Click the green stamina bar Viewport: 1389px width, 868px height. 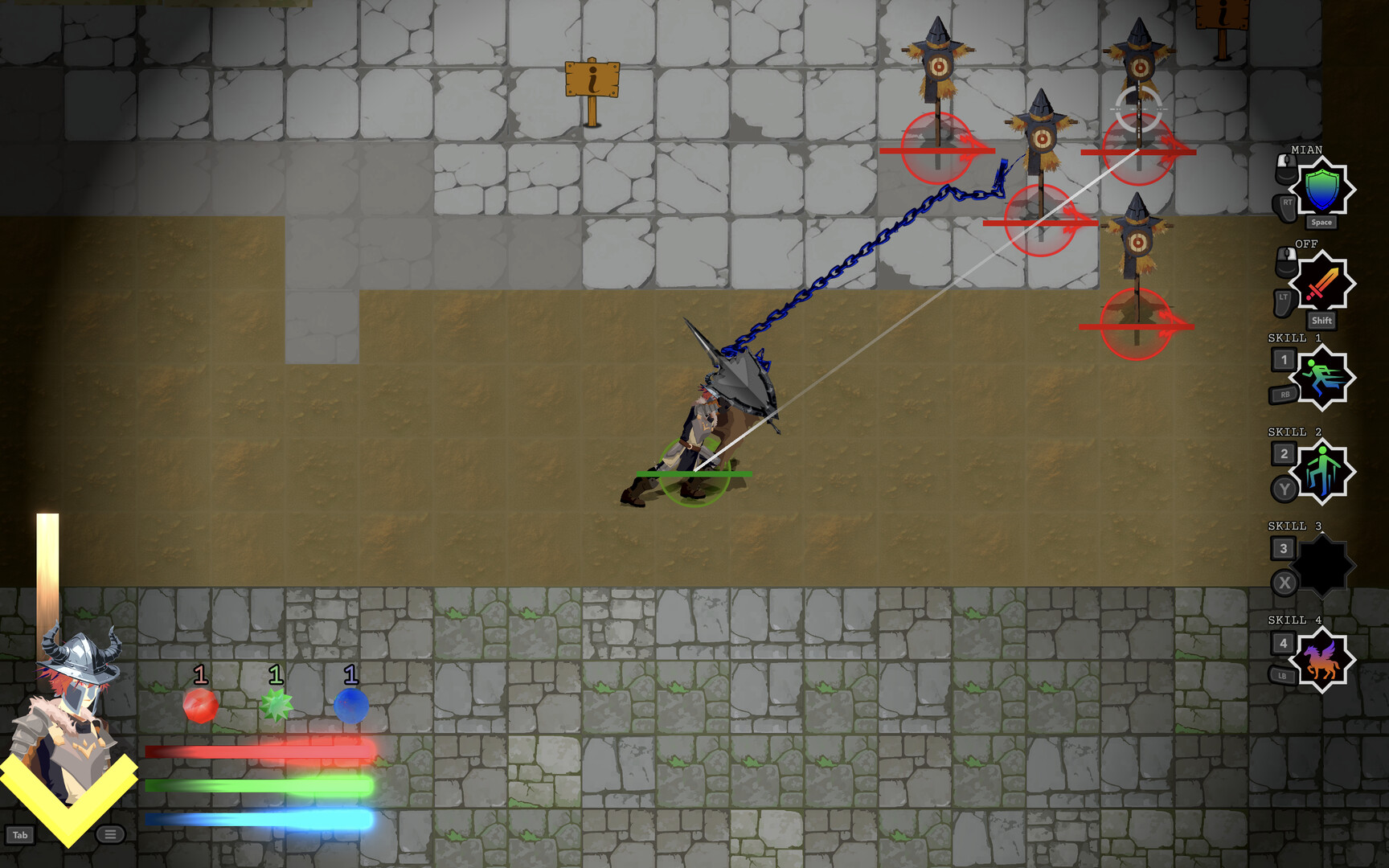[257, 785]
